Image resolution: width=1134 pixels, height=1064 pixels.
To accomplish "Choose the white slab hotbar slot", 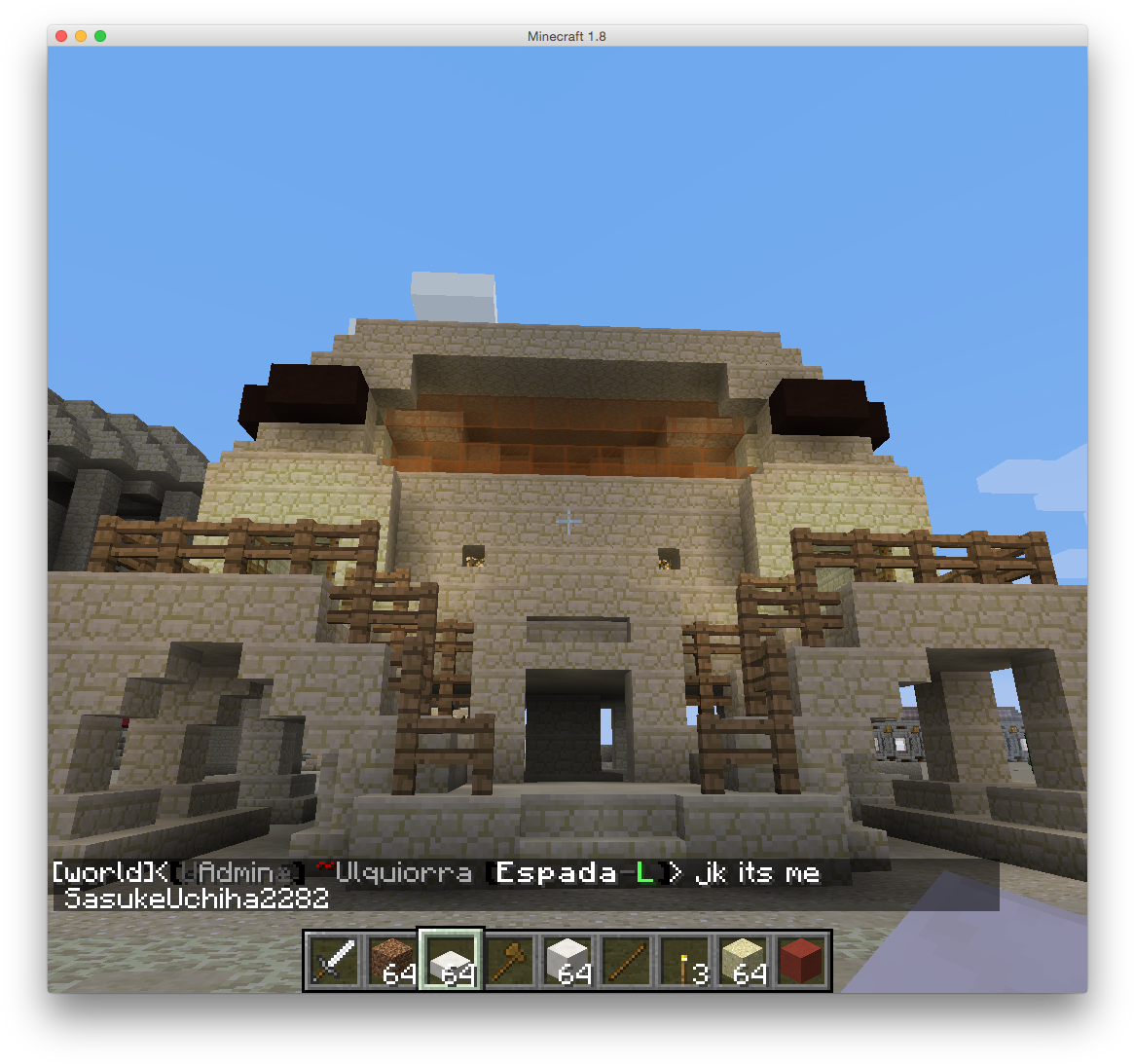I will [x=451, y=961].
